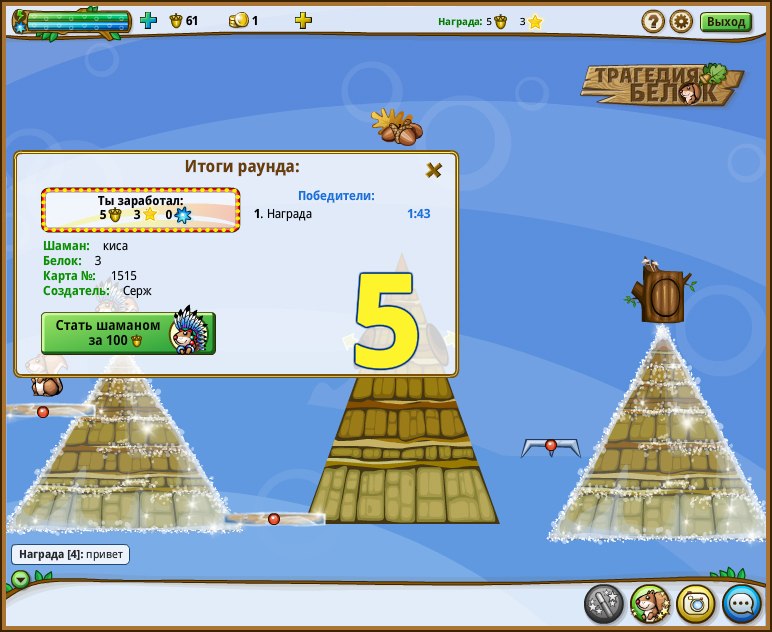Click the chat message from Награда
The width and height of the screenshot is (772, 632).
coord(70,553)
